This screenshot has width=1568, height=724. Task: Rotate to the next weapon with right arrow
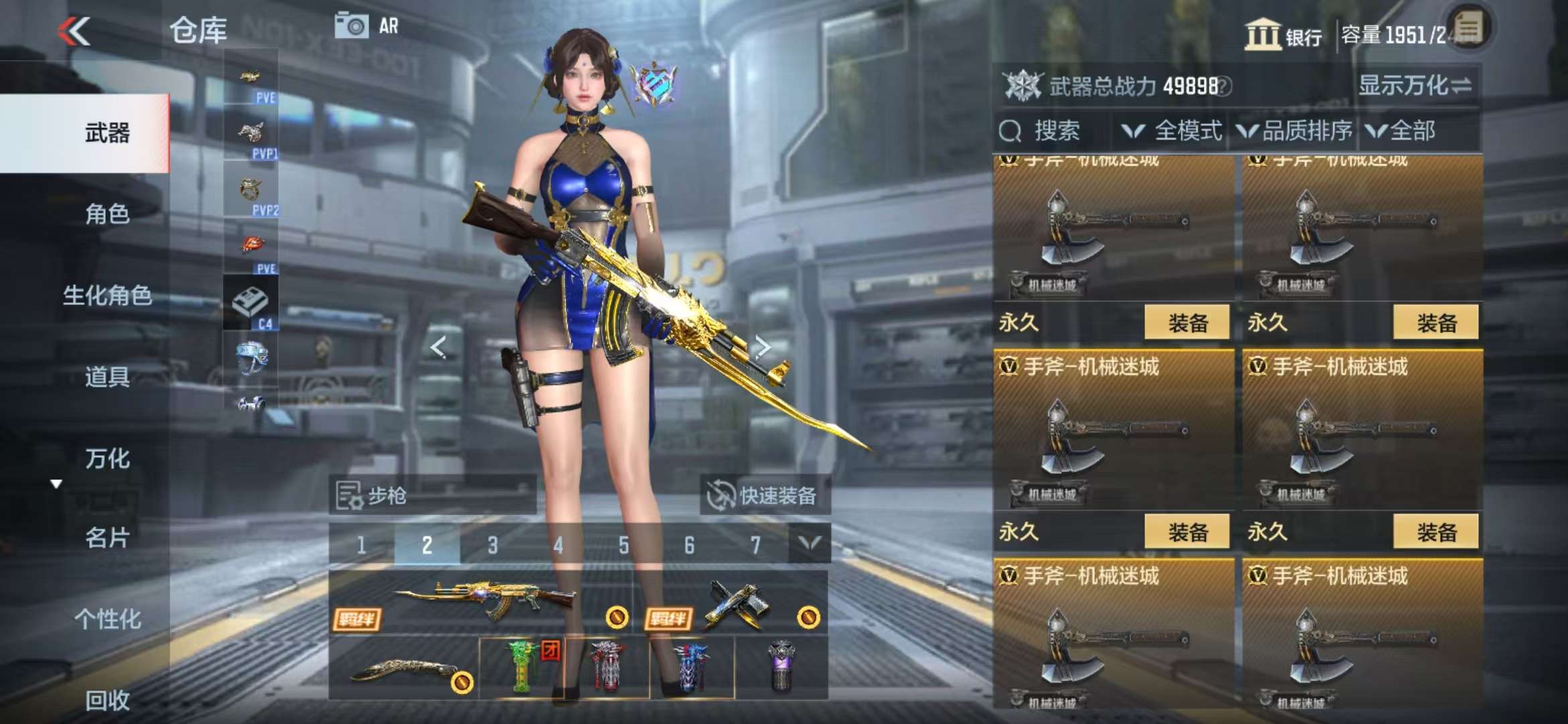pyautogui.click(x=762, y=347)
